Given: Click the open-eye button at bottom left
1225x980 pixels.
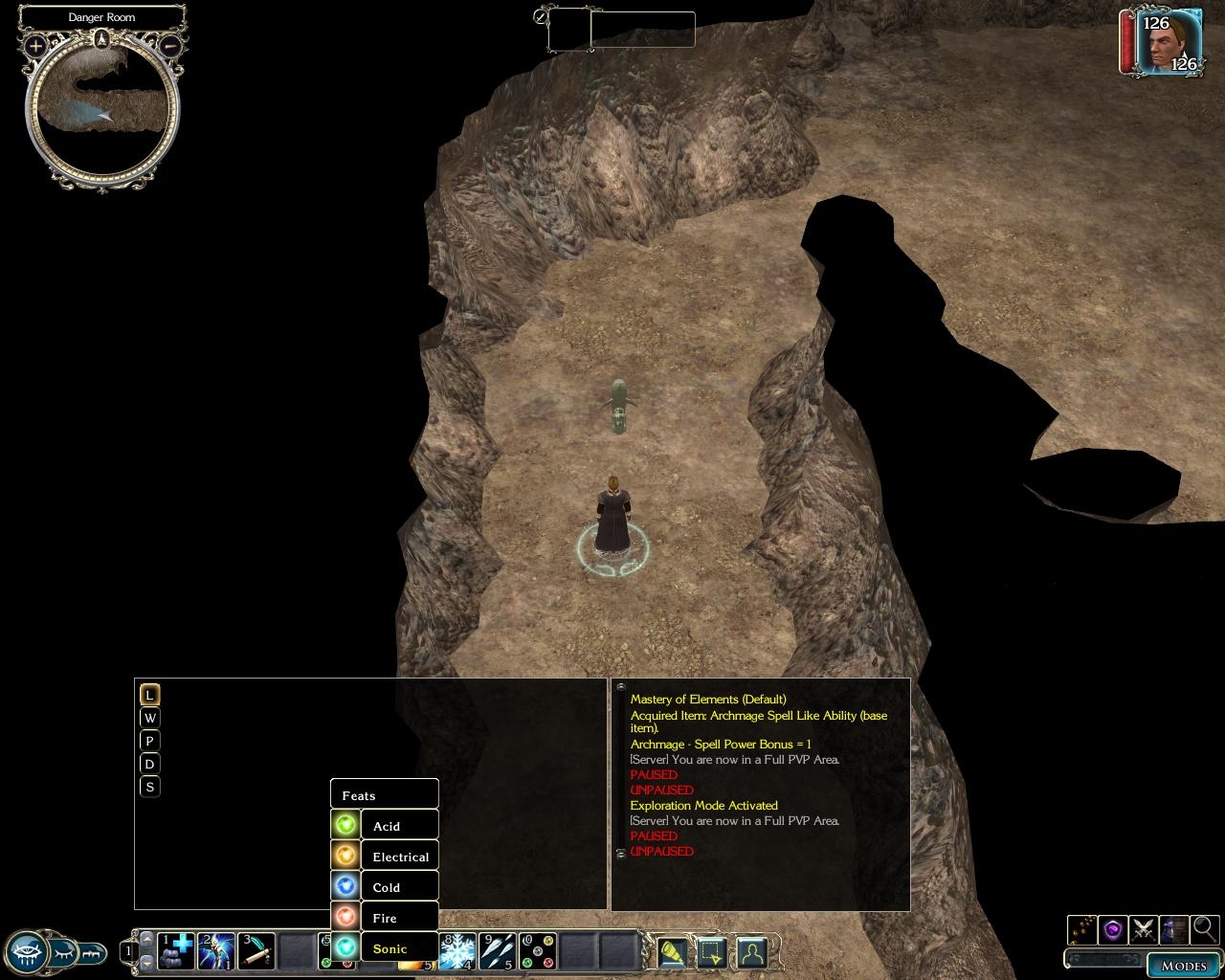Looking at the screenshot, I should (29, 951).
